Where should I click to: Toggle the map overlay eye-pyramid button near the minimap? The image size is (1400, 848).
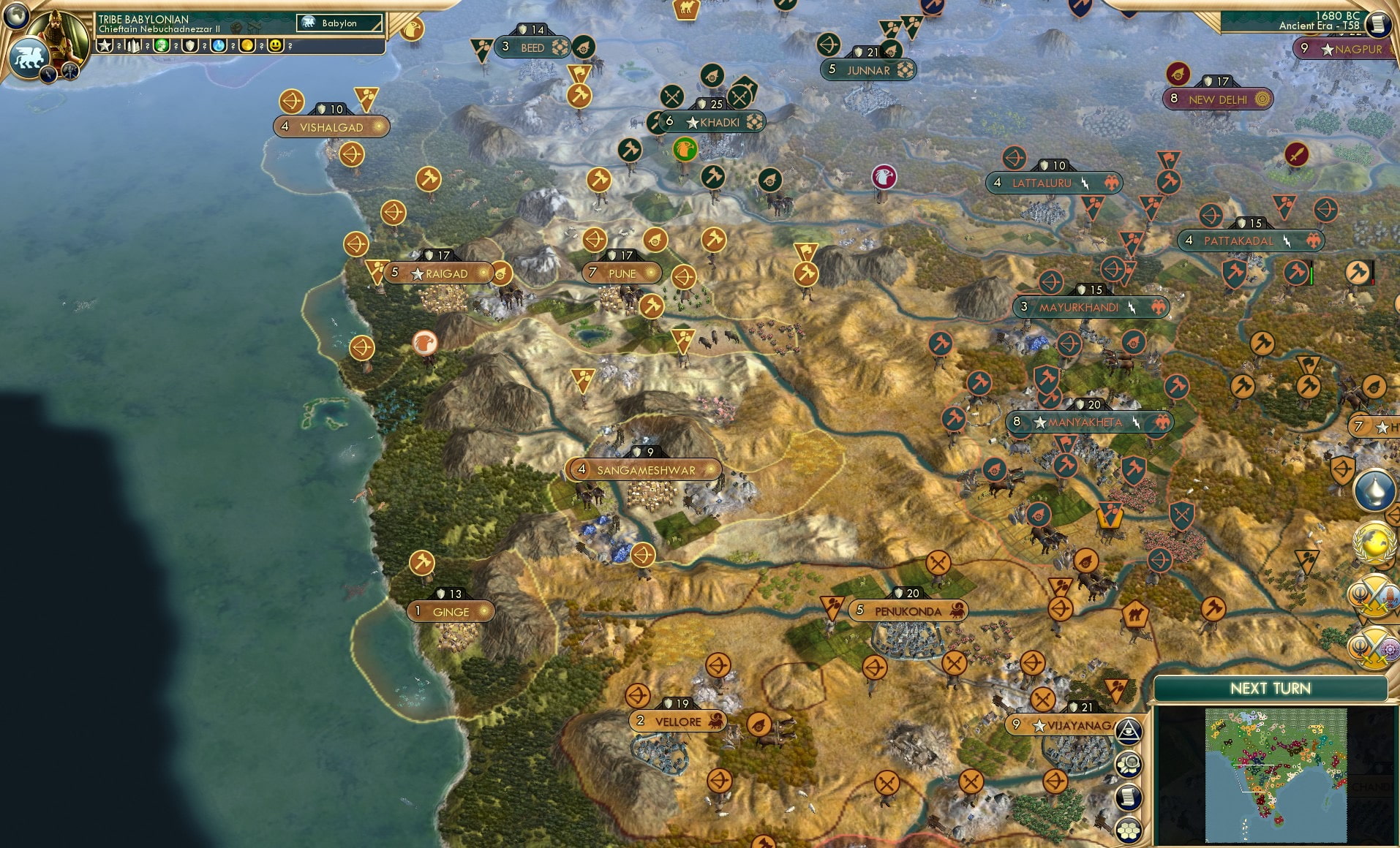(x=1128, y=730)
